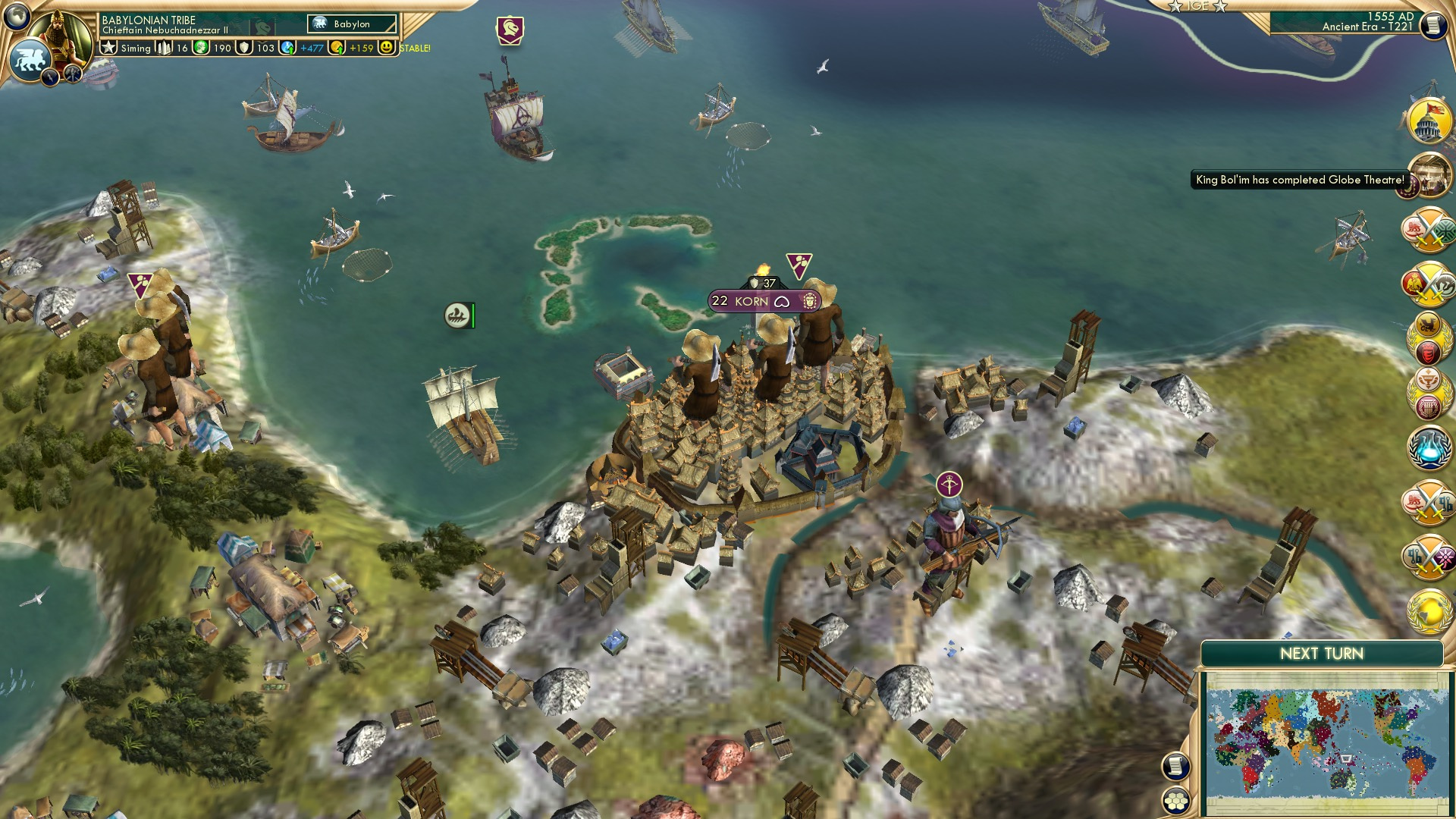This screenshot has width=1456, height=819.
Task: Click the topmost crossed-swords war notification icon
Action: click(1429, 227)
